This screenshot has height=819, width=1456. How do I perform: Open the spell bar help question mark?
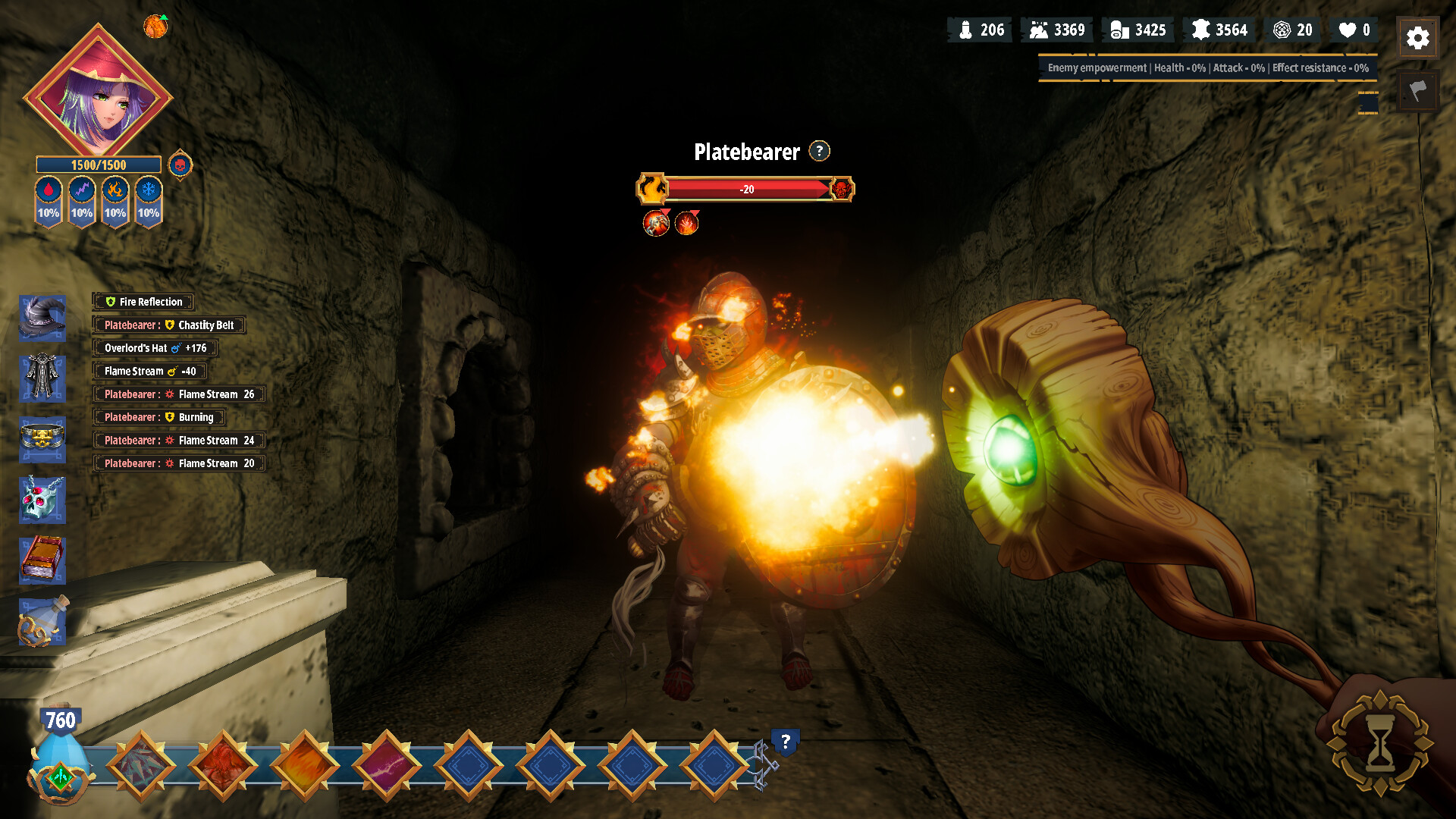[786, 741]
